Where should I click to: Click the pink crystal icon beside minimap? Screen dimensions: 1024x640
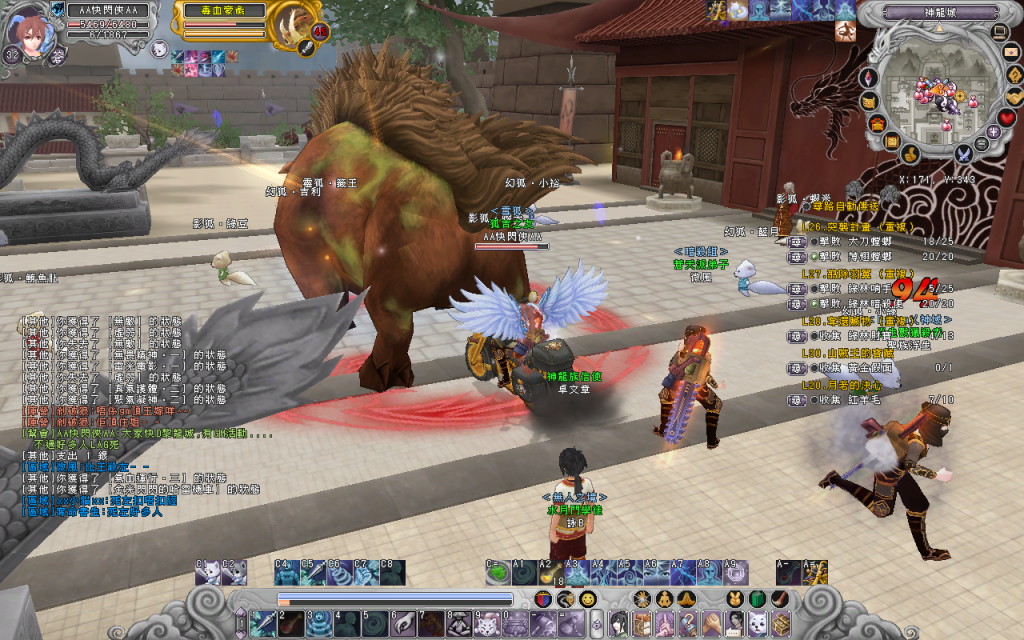click(869, 77)
